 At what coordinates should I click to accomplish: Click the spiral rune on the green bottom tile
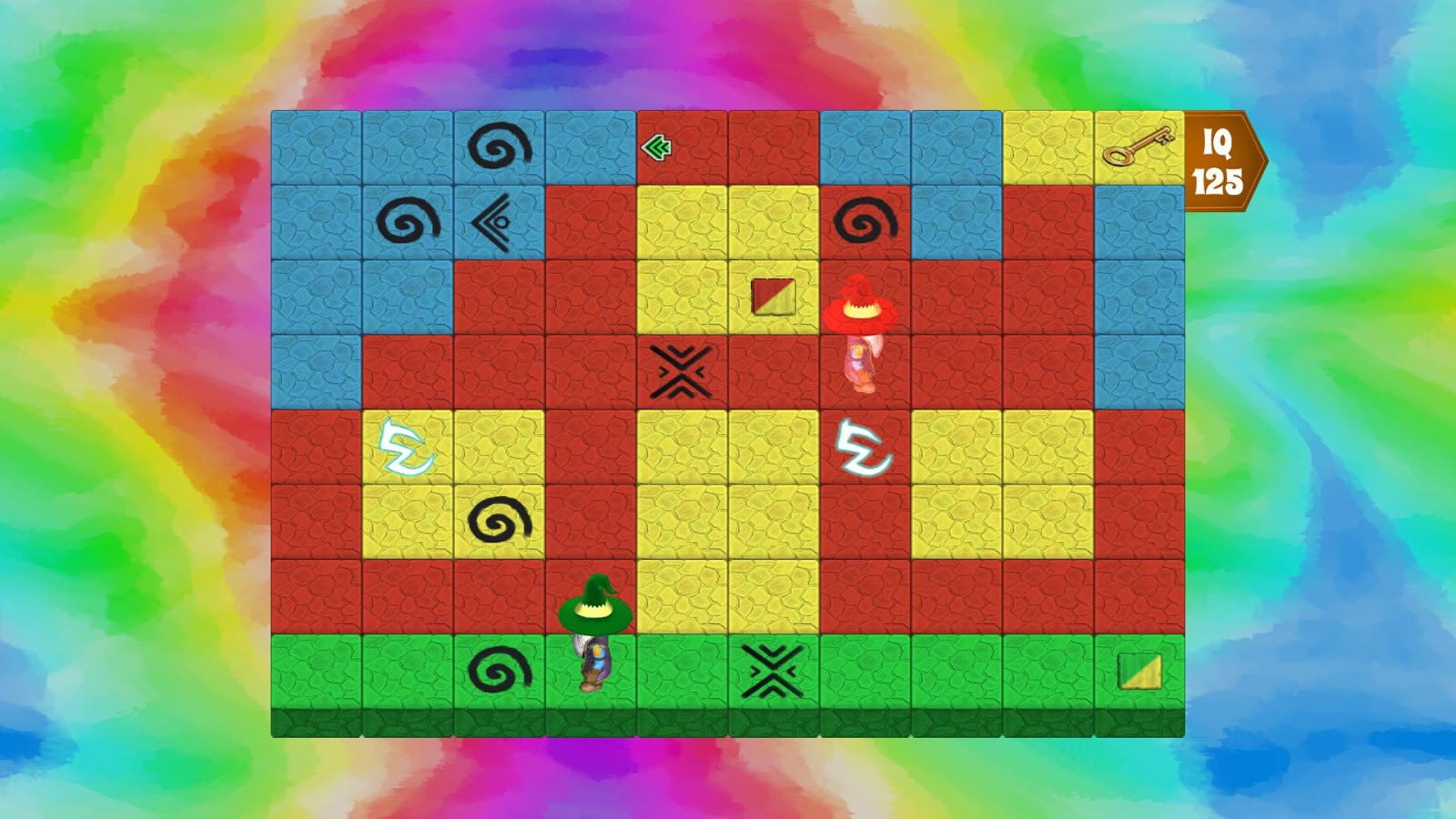click(500, 669)
